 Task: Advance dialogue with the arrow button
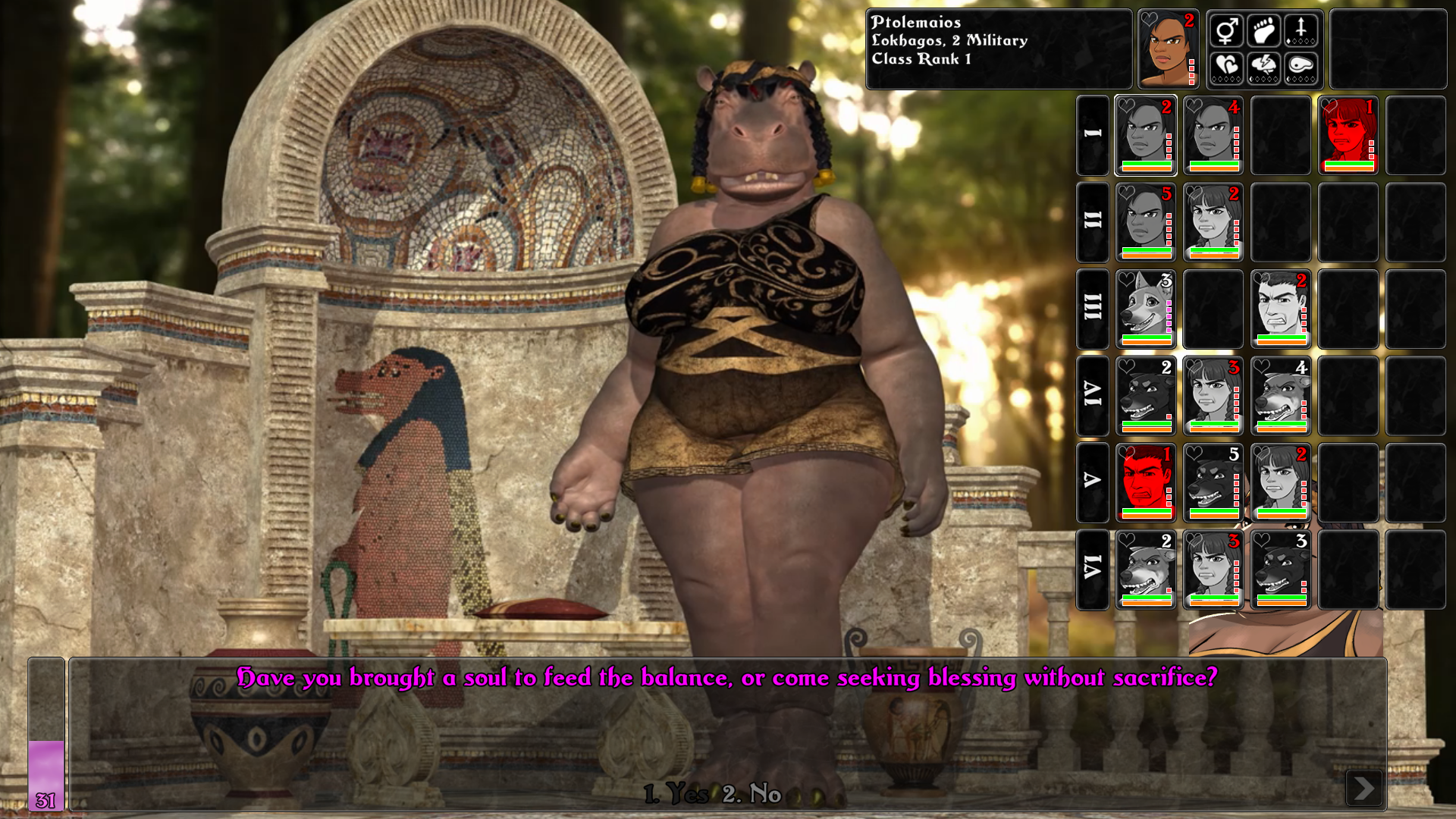(x=1363, y=789)
